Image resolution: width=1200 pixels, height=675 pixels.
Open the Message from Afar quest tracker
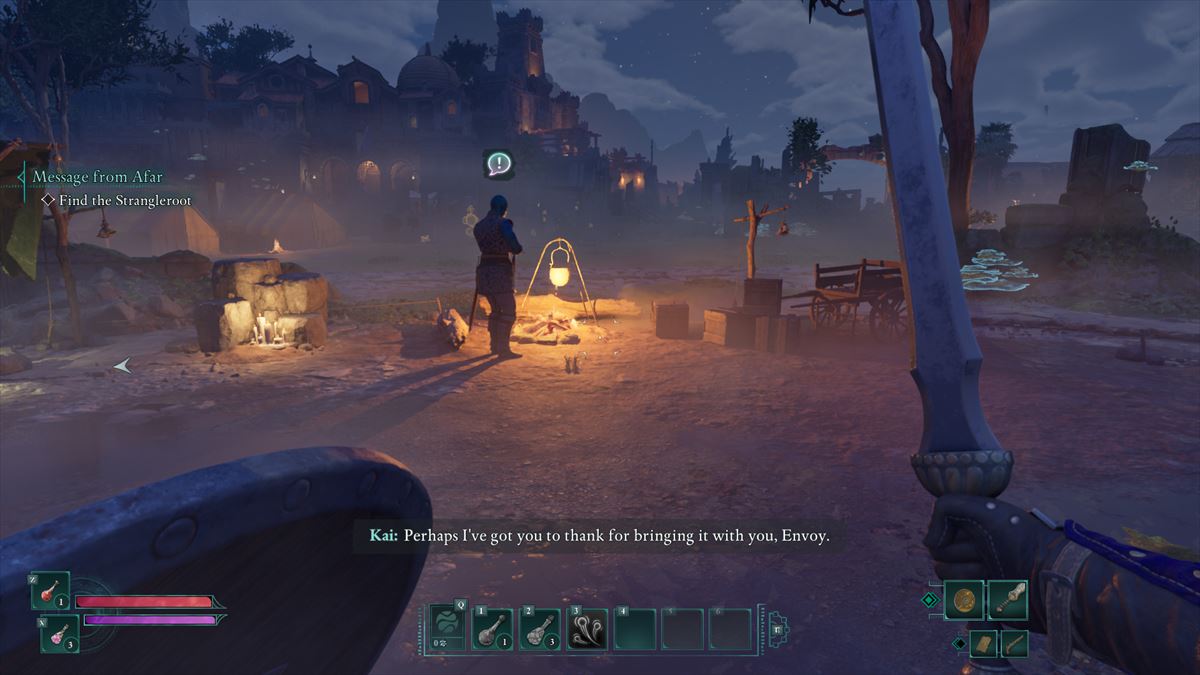tap(95, 177)
